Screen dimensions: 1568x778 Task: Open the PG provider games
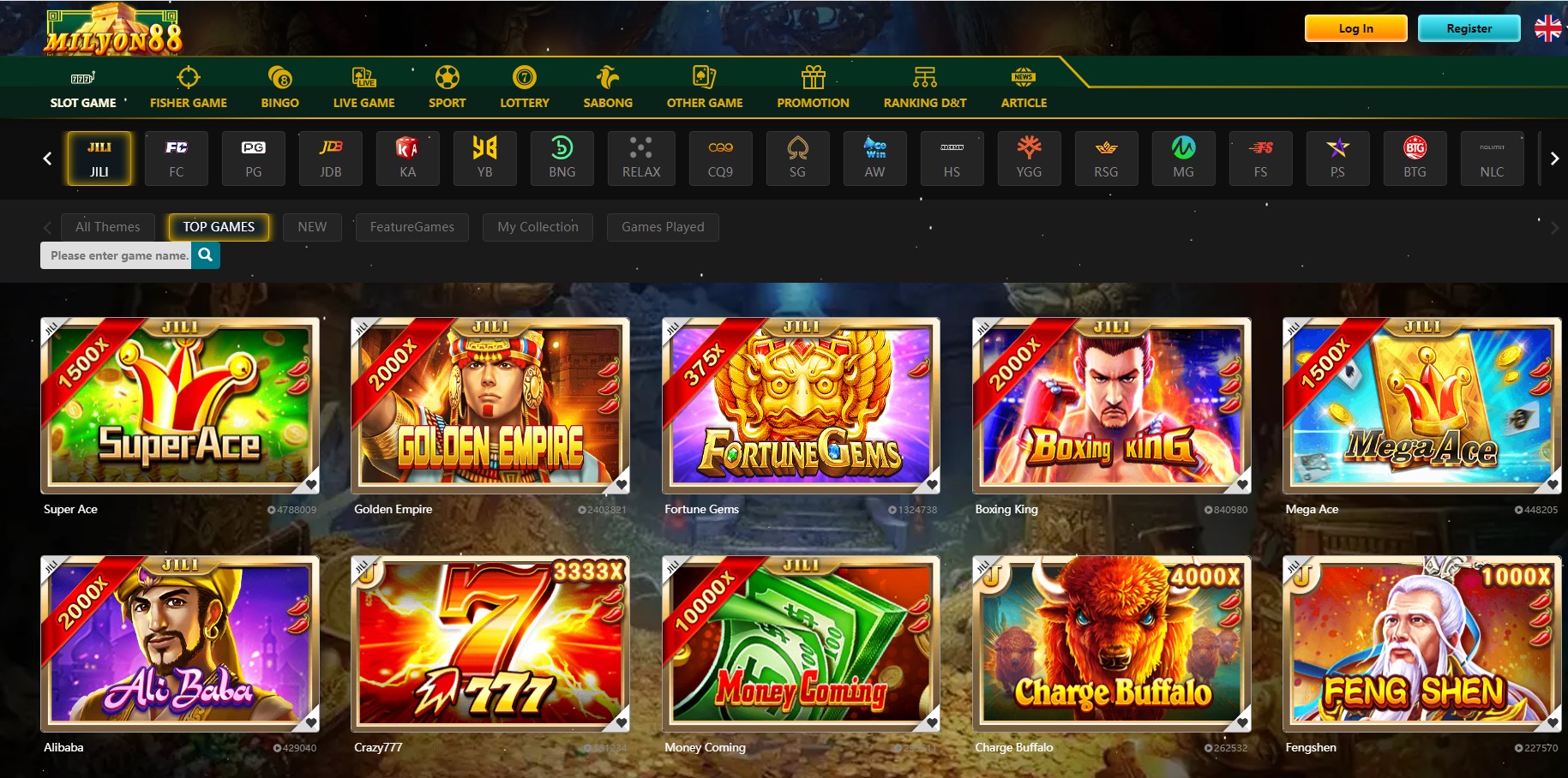(x=253, y=159)
